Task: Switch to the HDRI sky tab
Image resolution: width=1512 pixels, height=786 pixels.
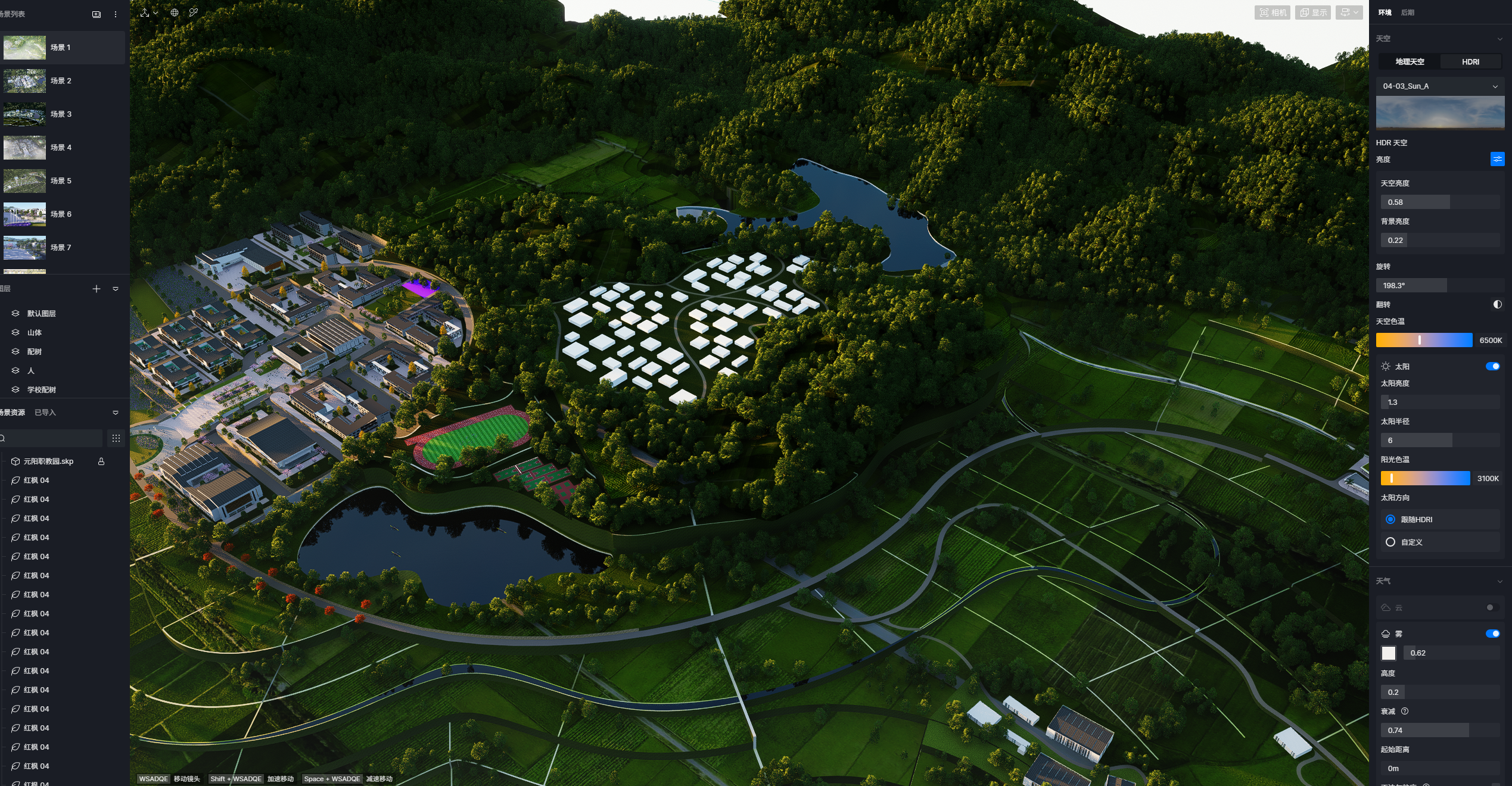Action: coord(1470,62)
